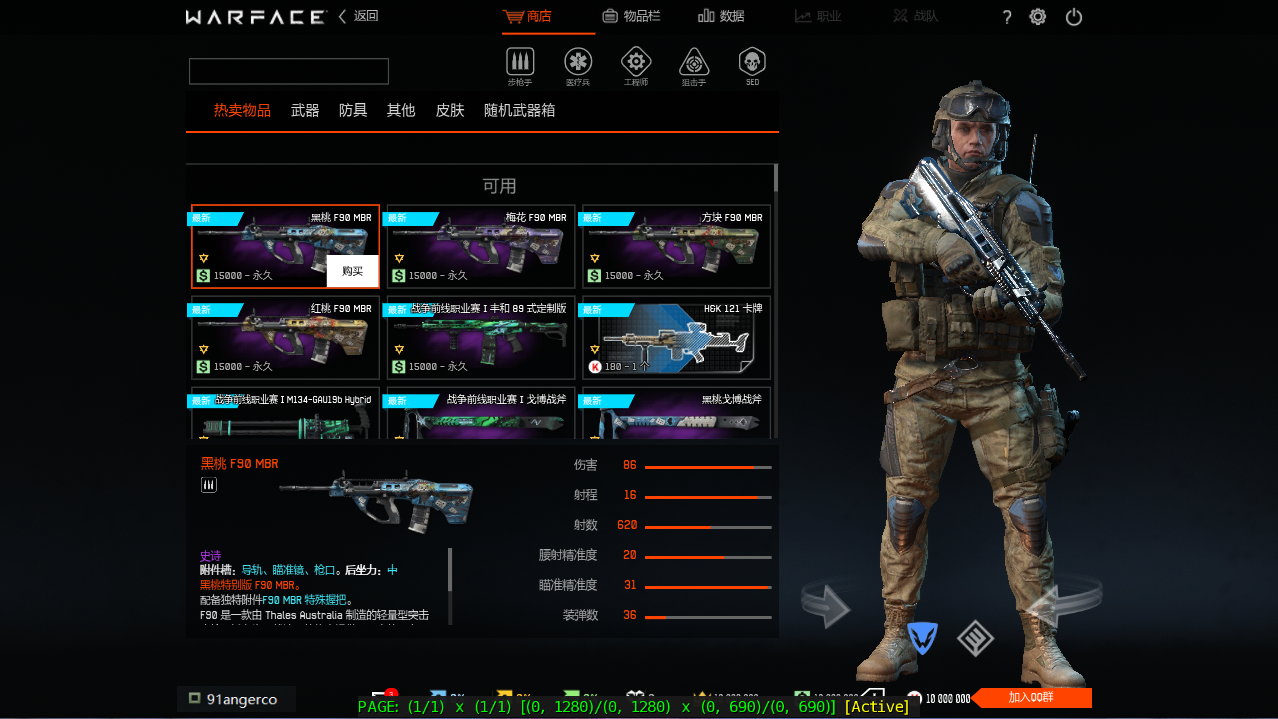Screen dimensions: 1278x719
Task: Switch to the 数据 stats tab
Action: [721, 16]
